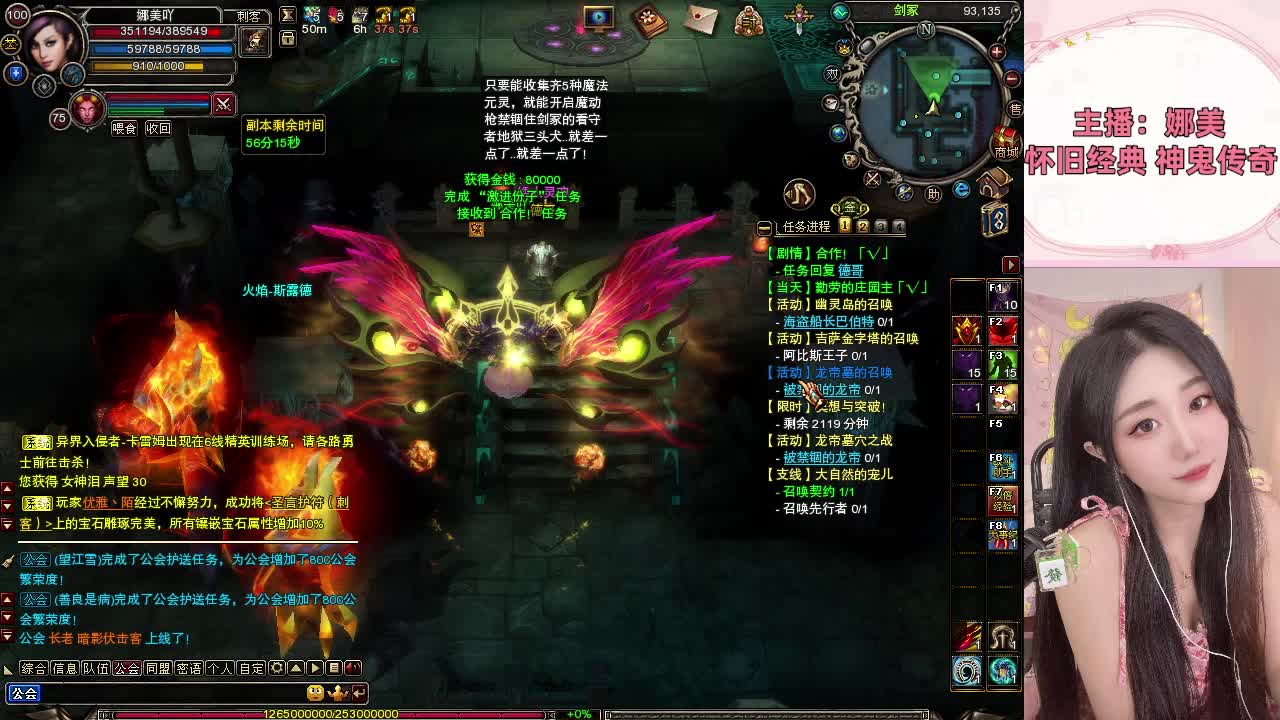The image size is (1280, 720).
Task: Switch chat to the 队伍 tab
Action: (x=96, y=668)
